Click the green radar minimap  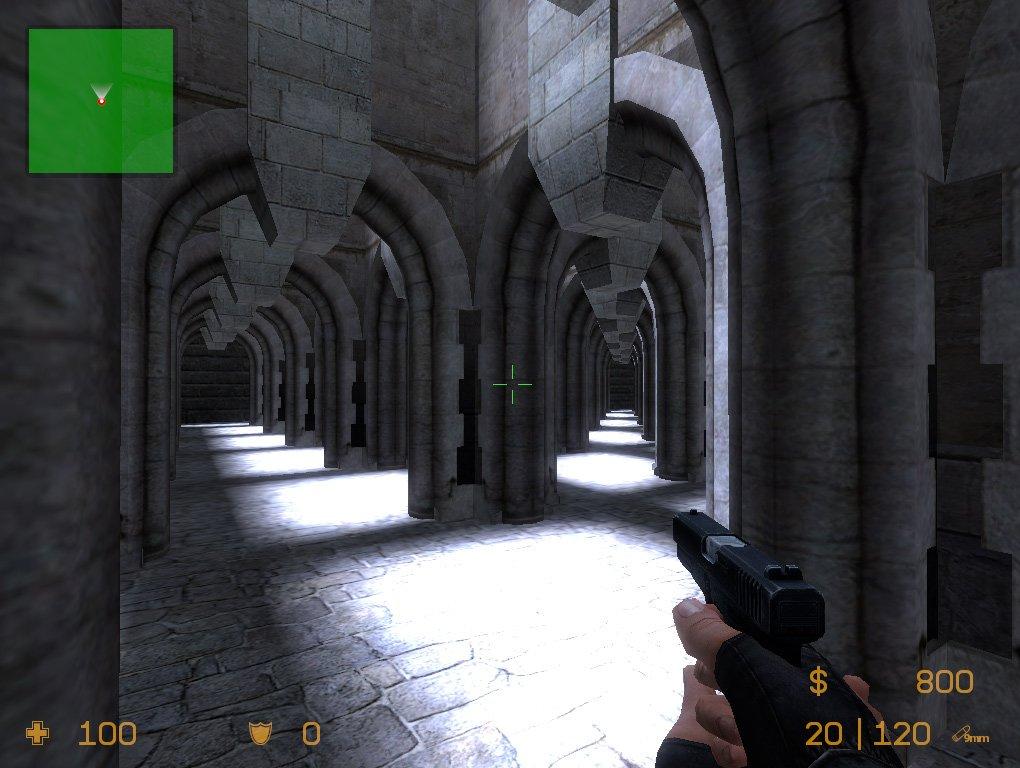[x=100, y=100]
